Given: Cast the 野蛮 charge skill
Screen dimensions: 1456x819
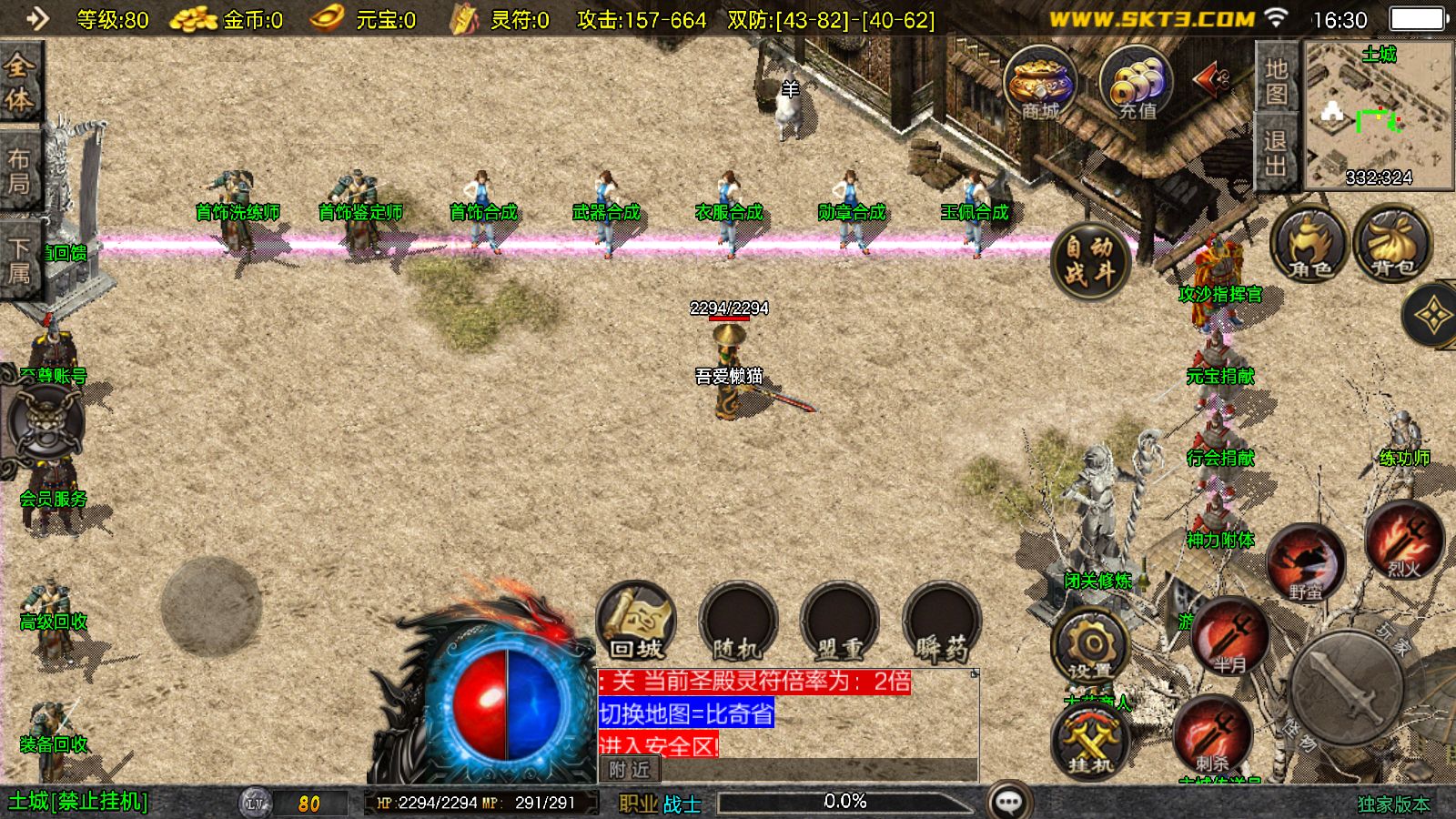Looking at the screenshot, I should [x=1306, y=564].
